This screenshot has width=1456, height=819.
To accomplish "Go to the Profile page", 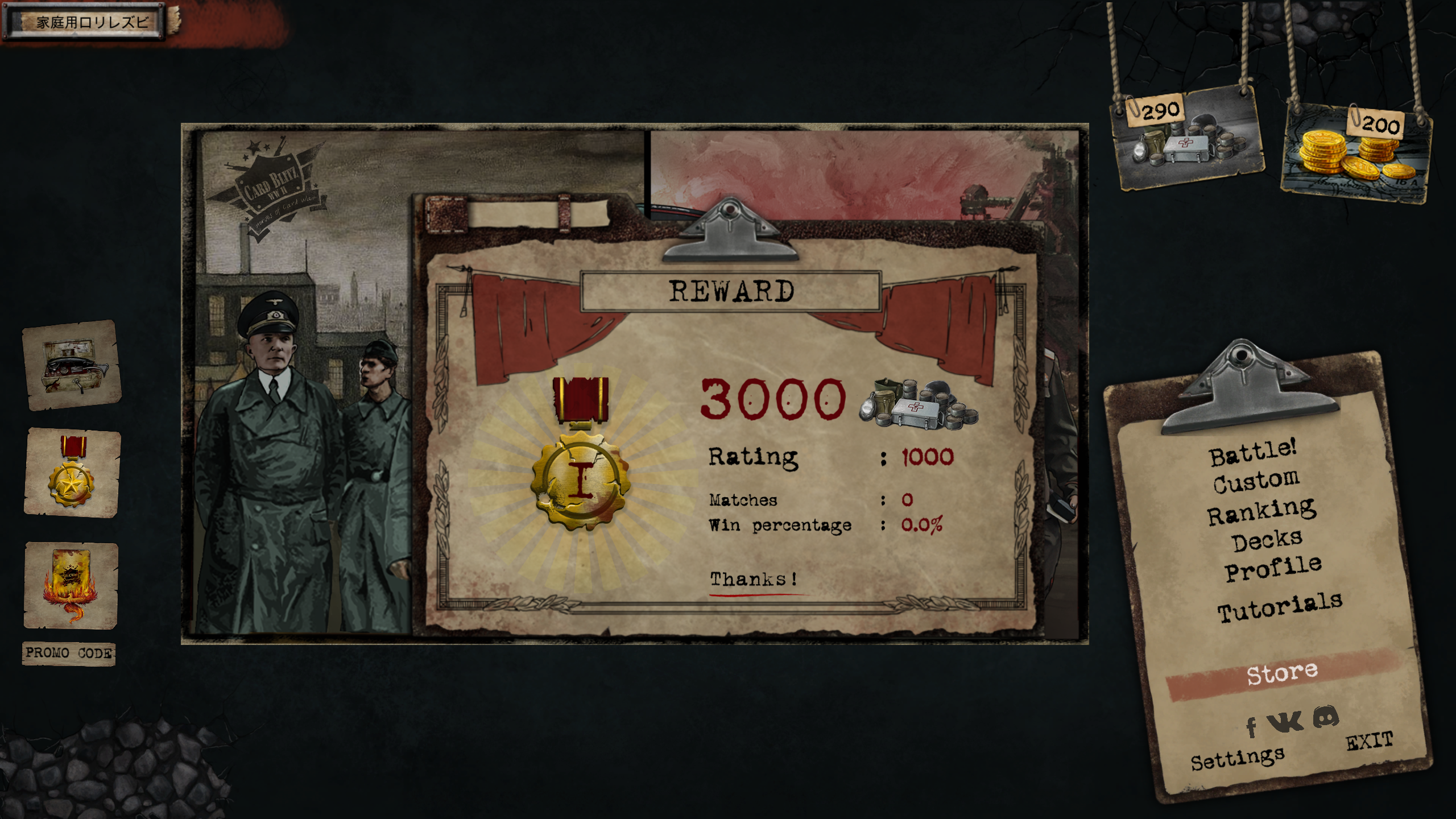I will [x=1273, y=569].
